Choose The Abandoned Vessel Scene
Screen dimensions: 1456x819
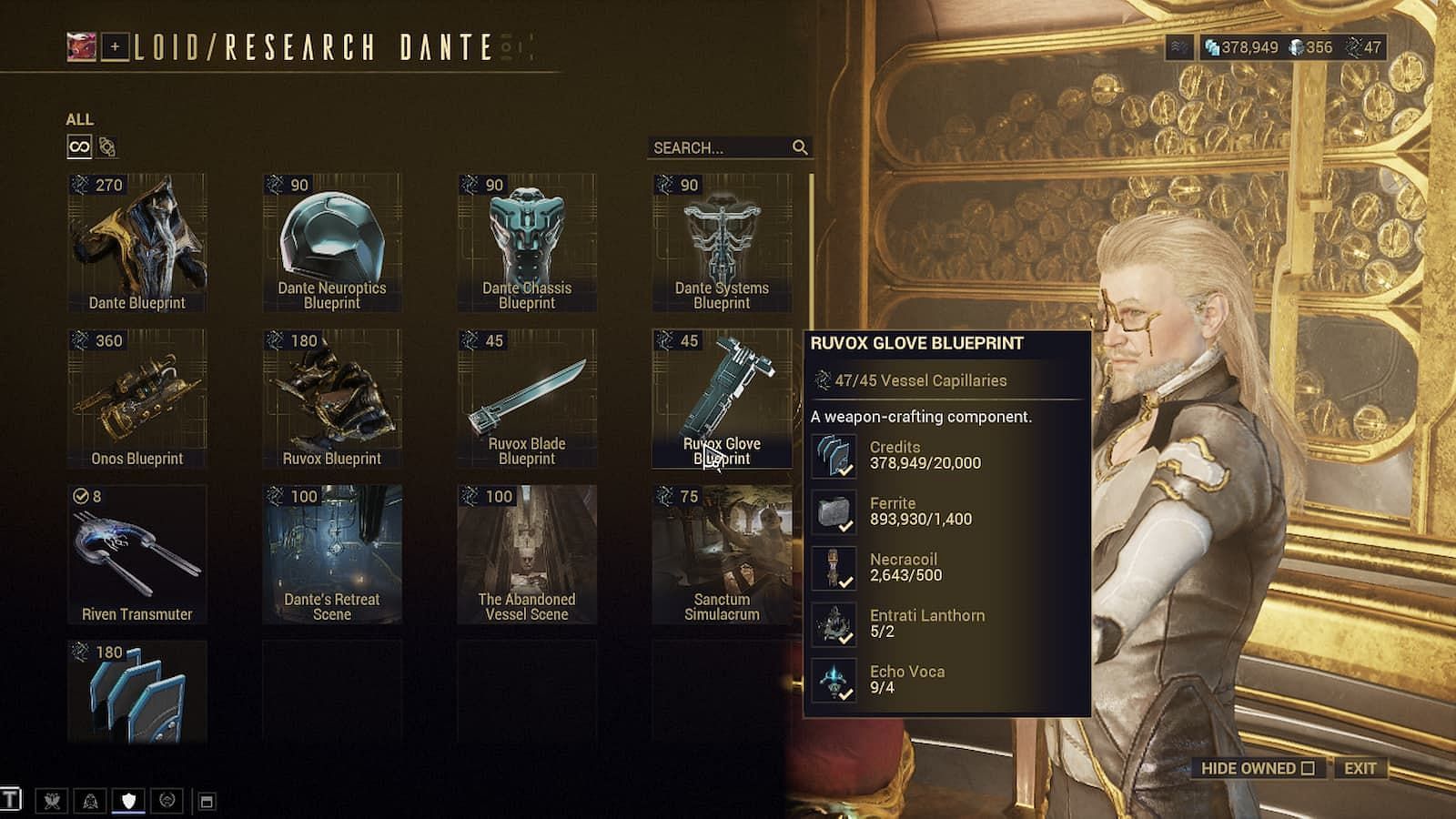point(527,554)
